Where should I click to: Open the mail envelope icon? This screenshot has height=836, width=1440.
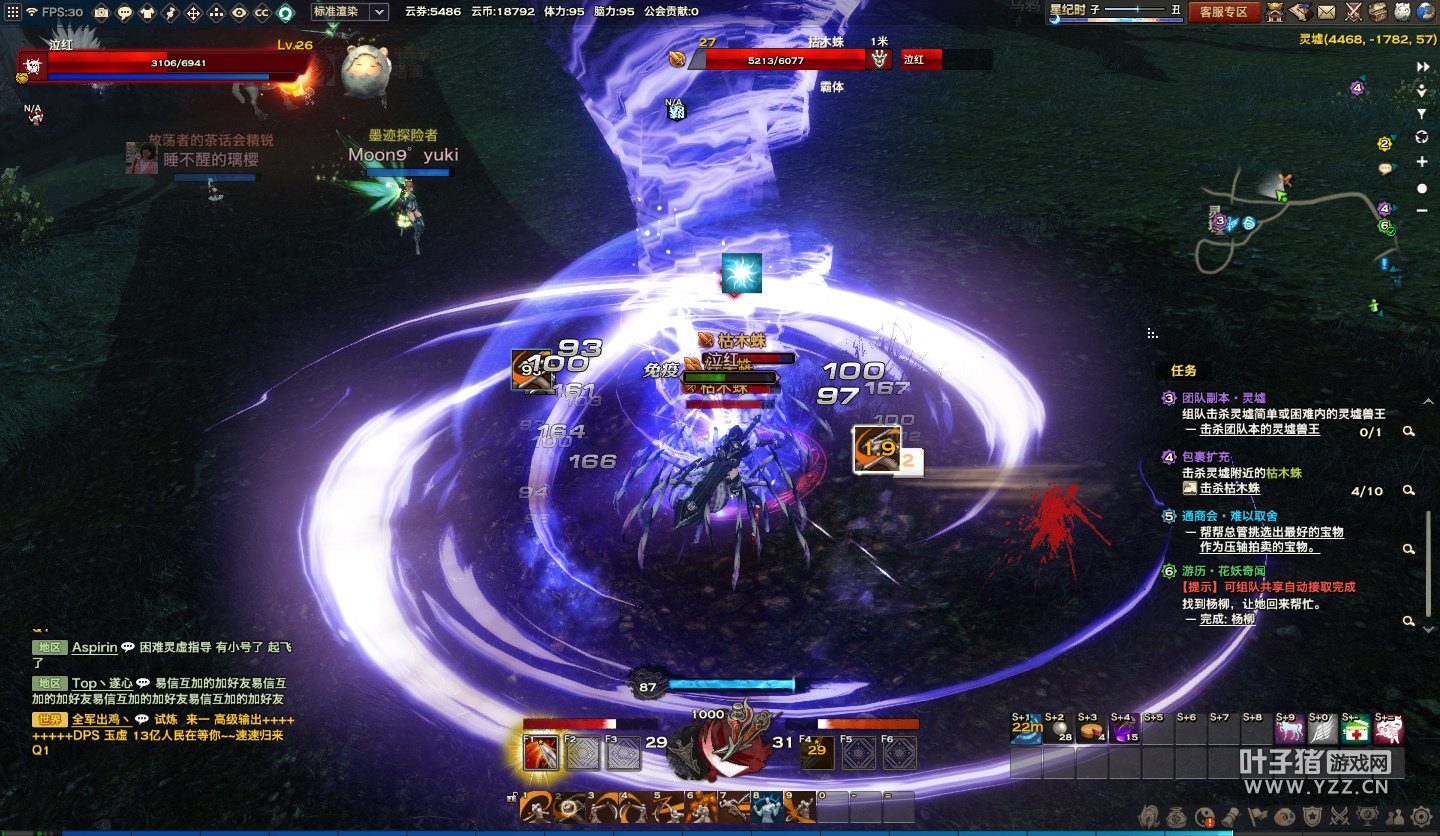point(1326,12)
